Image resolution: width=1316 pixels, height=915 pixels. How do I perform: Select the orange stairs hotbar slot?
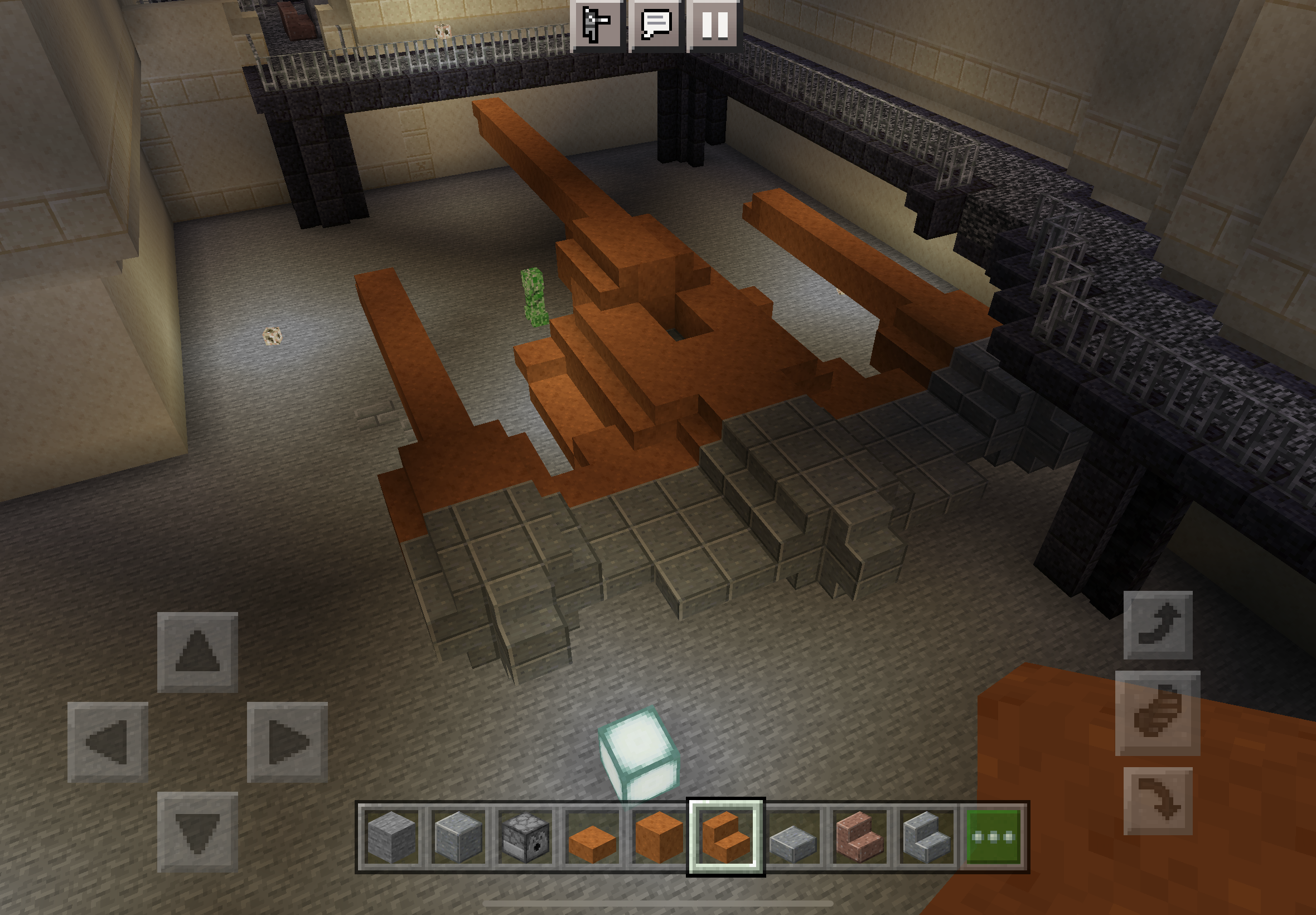pos(725,837)
